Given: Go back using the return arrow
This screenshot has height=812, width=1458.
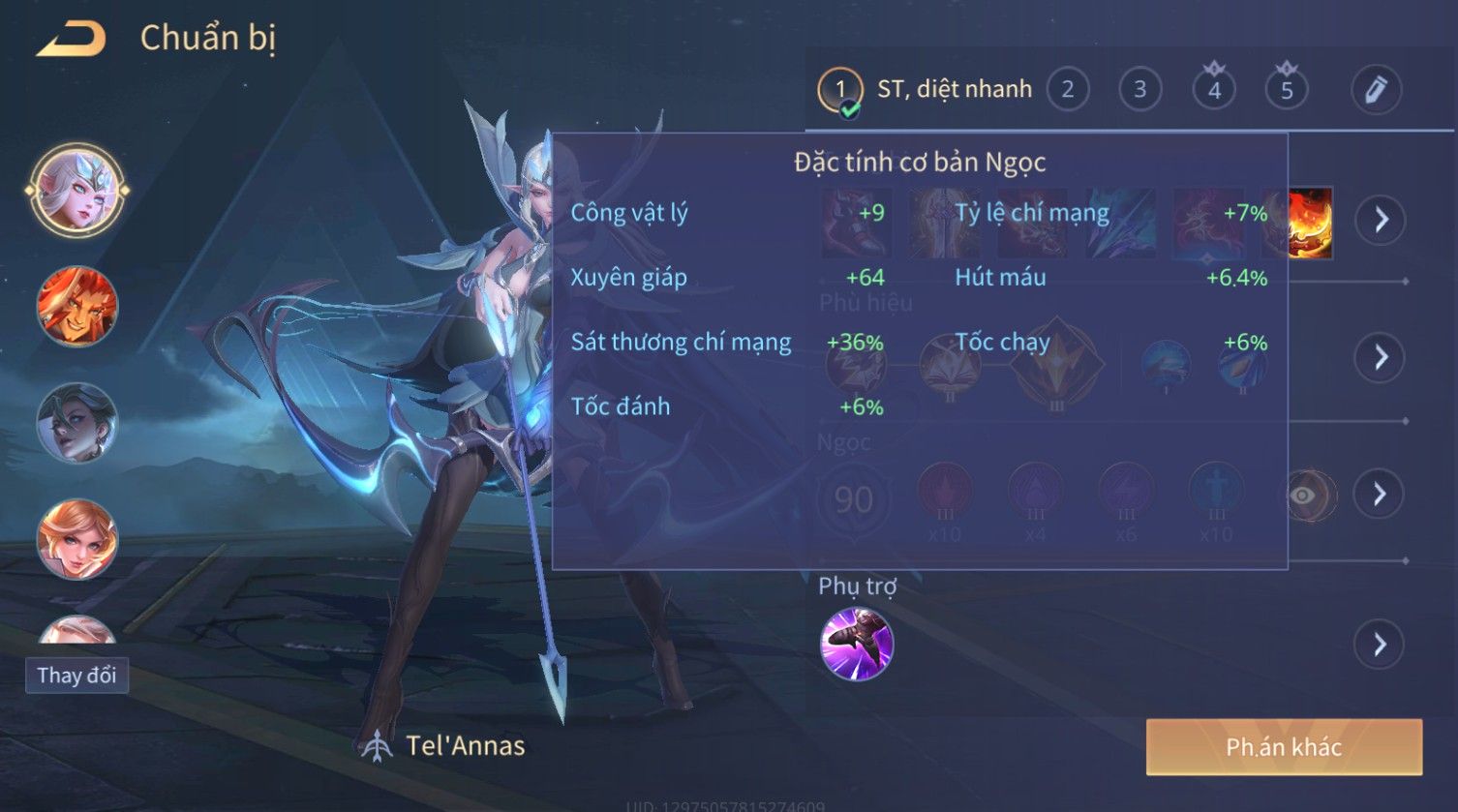Looking at the screenshot, I should pos(72,40).
